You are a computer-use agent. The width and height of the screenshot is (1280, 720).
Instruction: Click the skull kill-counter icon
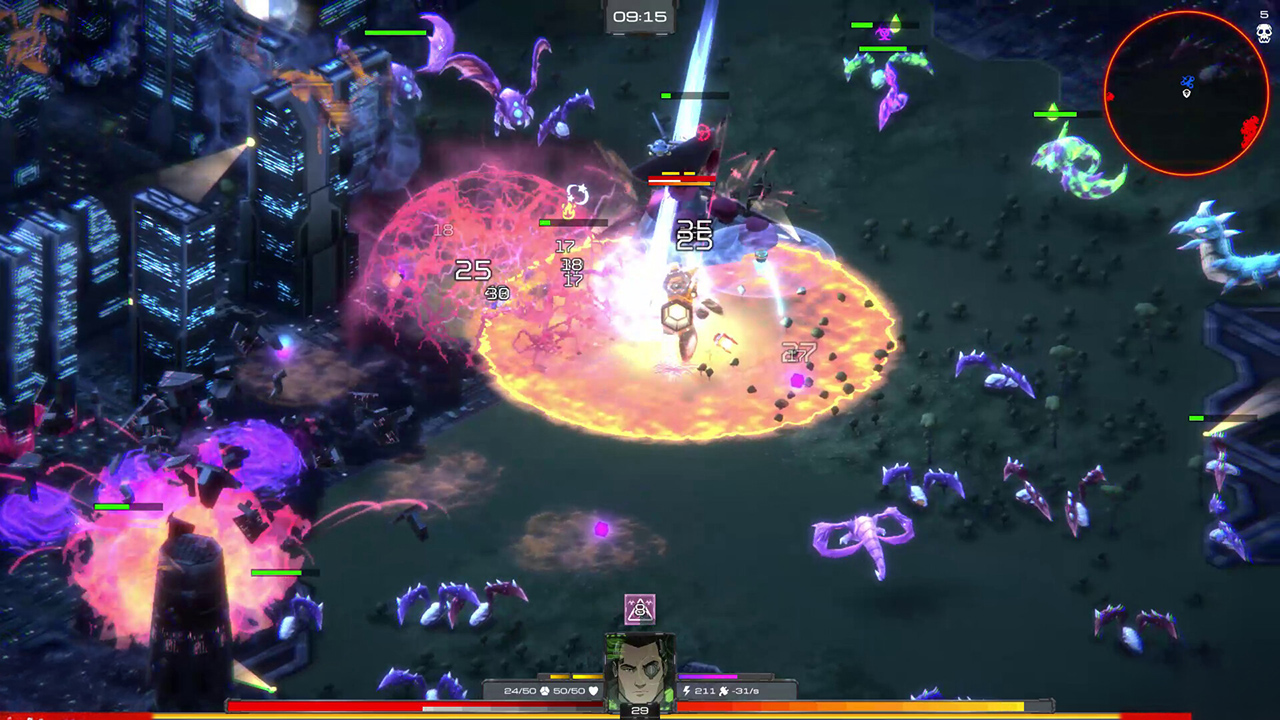click(1264, 33)
